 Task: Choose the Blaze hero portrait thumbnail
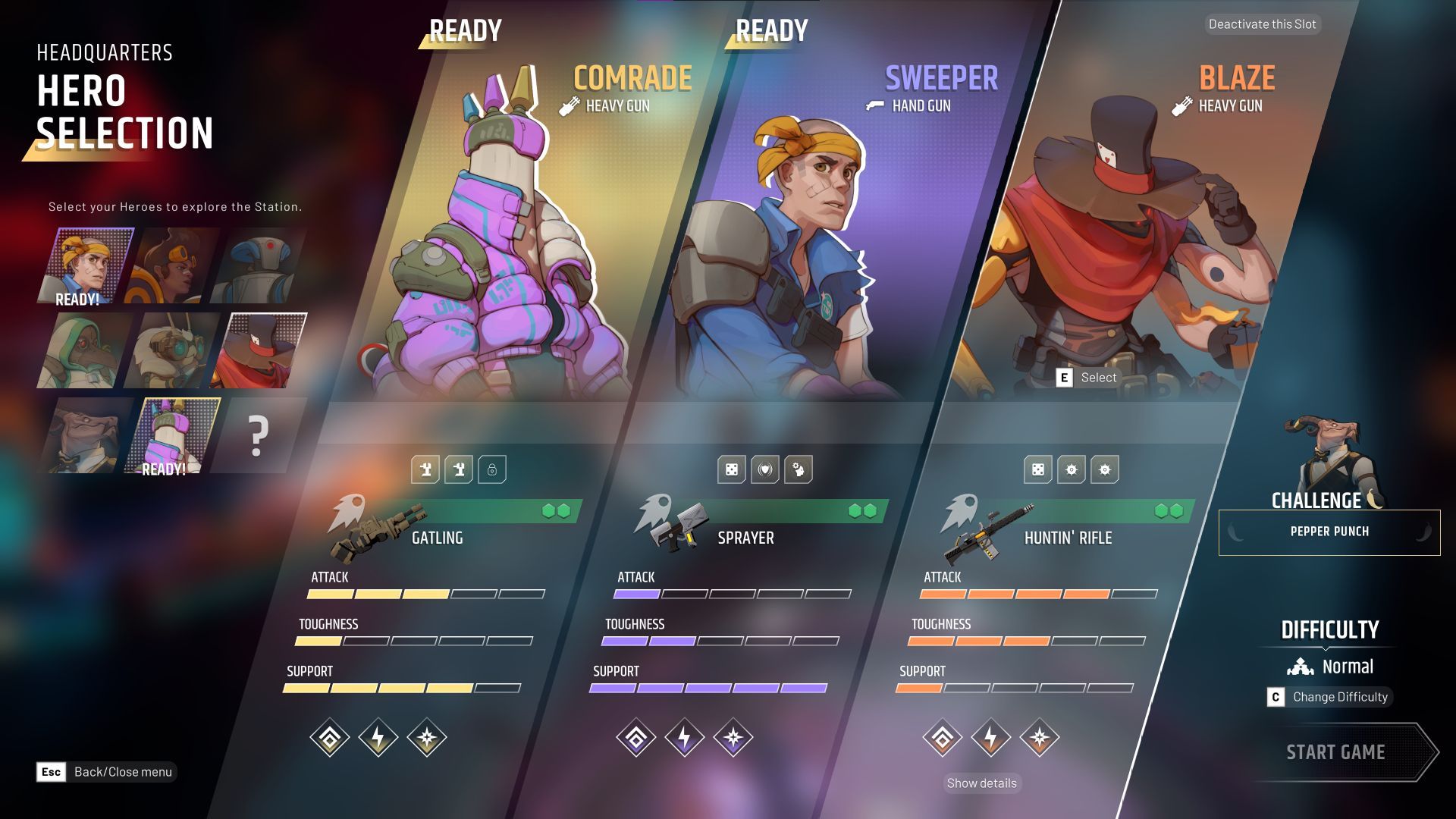[261, 350]
